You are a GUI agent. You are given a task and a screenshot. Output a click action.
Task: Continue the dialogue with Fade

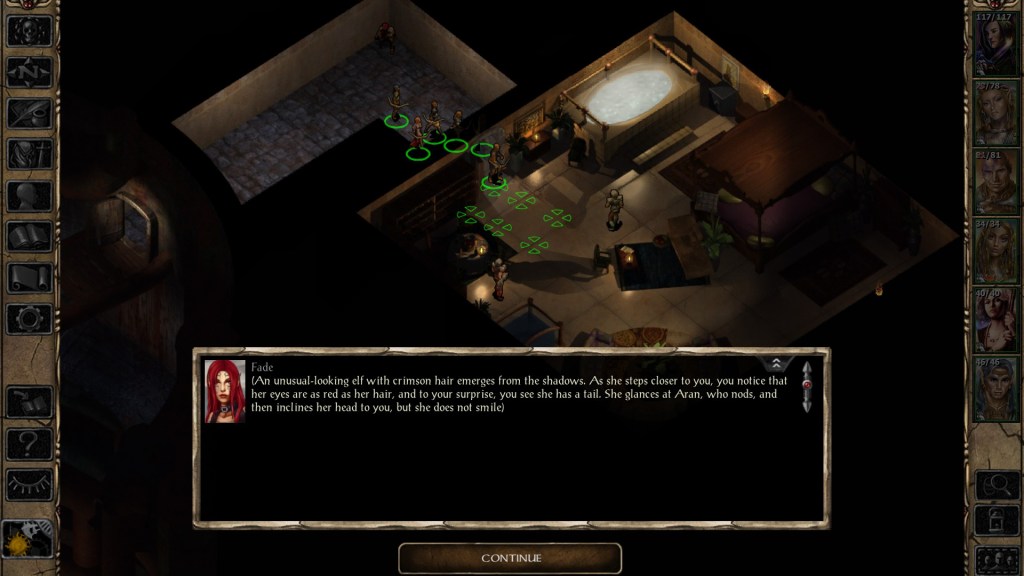[510, 558]
